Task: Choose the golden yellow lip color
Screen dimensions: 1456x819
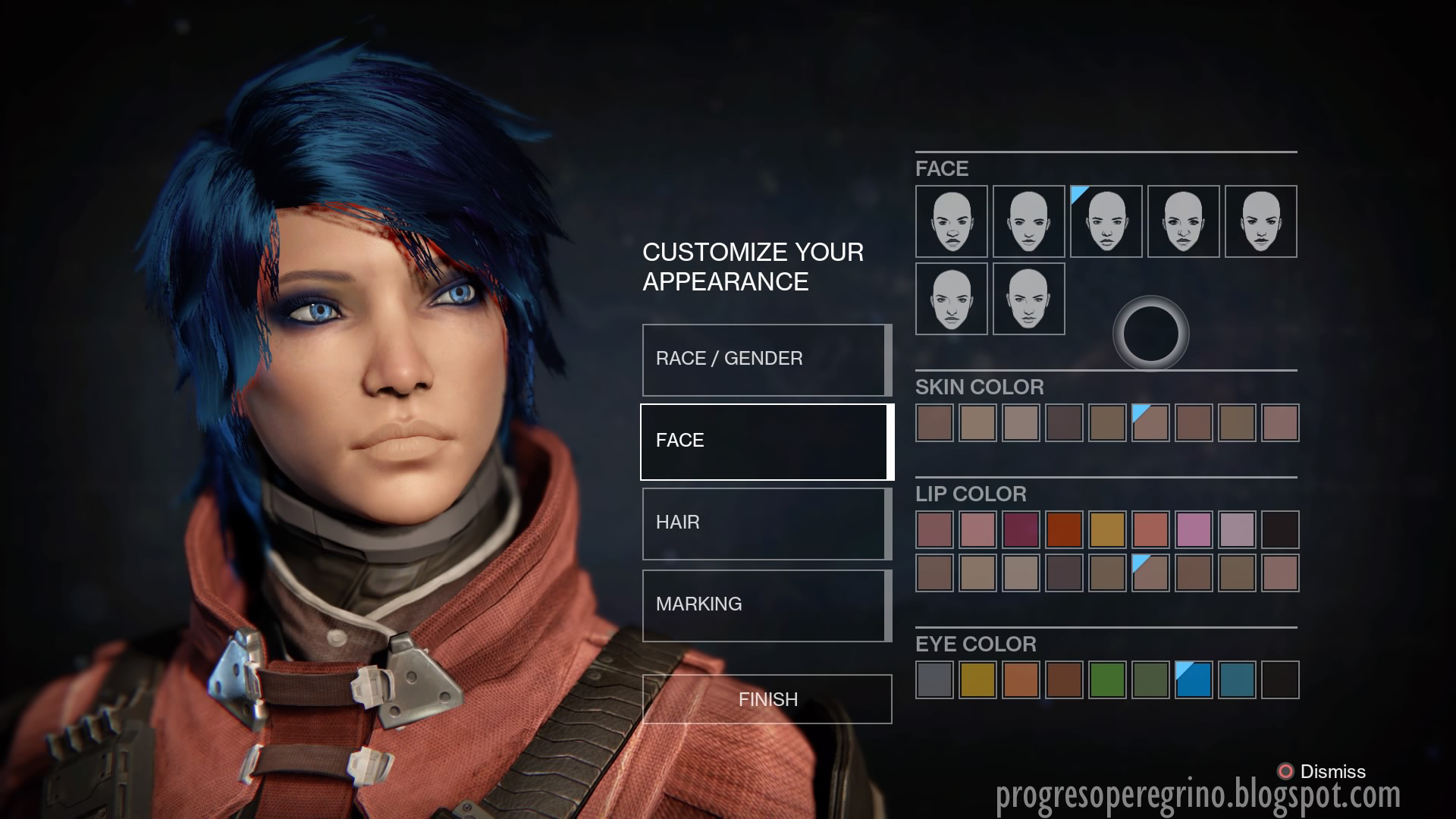Action: (x=1107, y=529)
